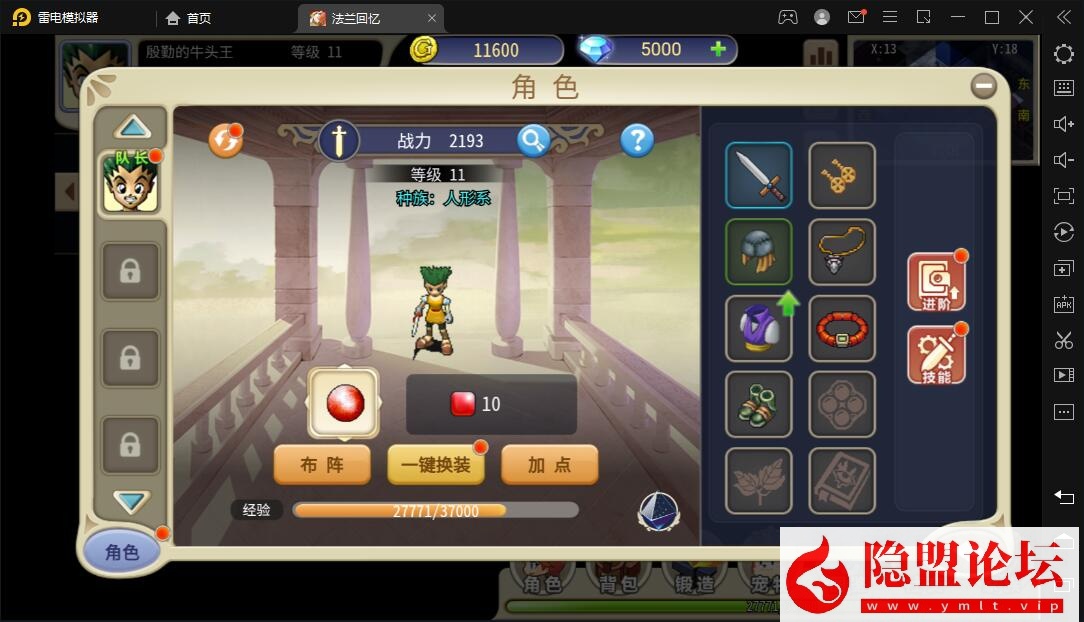
Task: Select the necklace accessory slot
Action: tap(842, 251)
